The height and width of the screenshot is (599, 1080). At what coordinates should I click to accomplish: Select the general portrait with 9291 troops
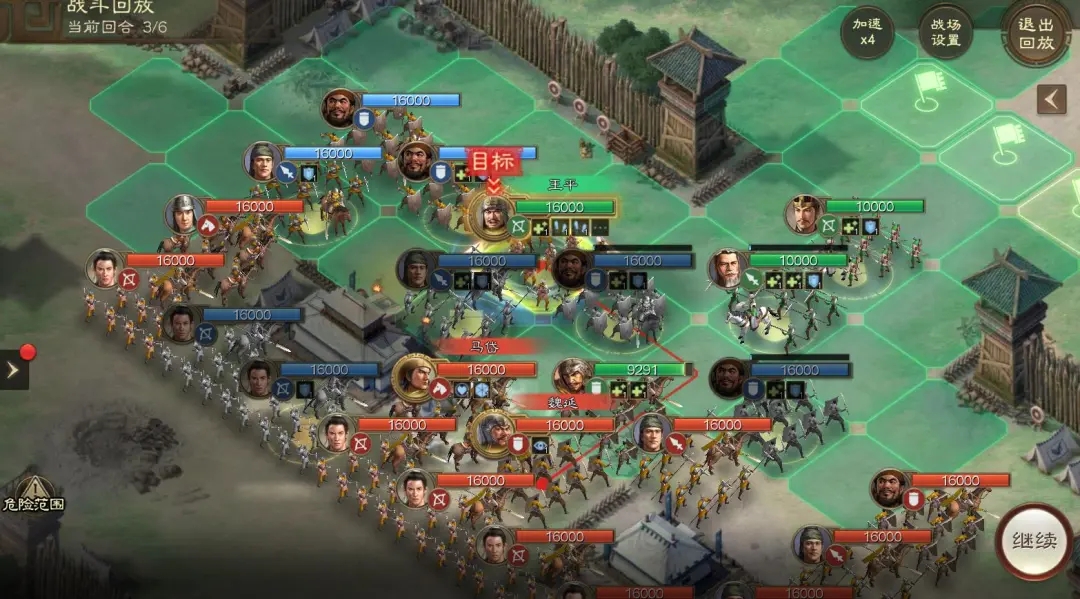click(573, 375)
